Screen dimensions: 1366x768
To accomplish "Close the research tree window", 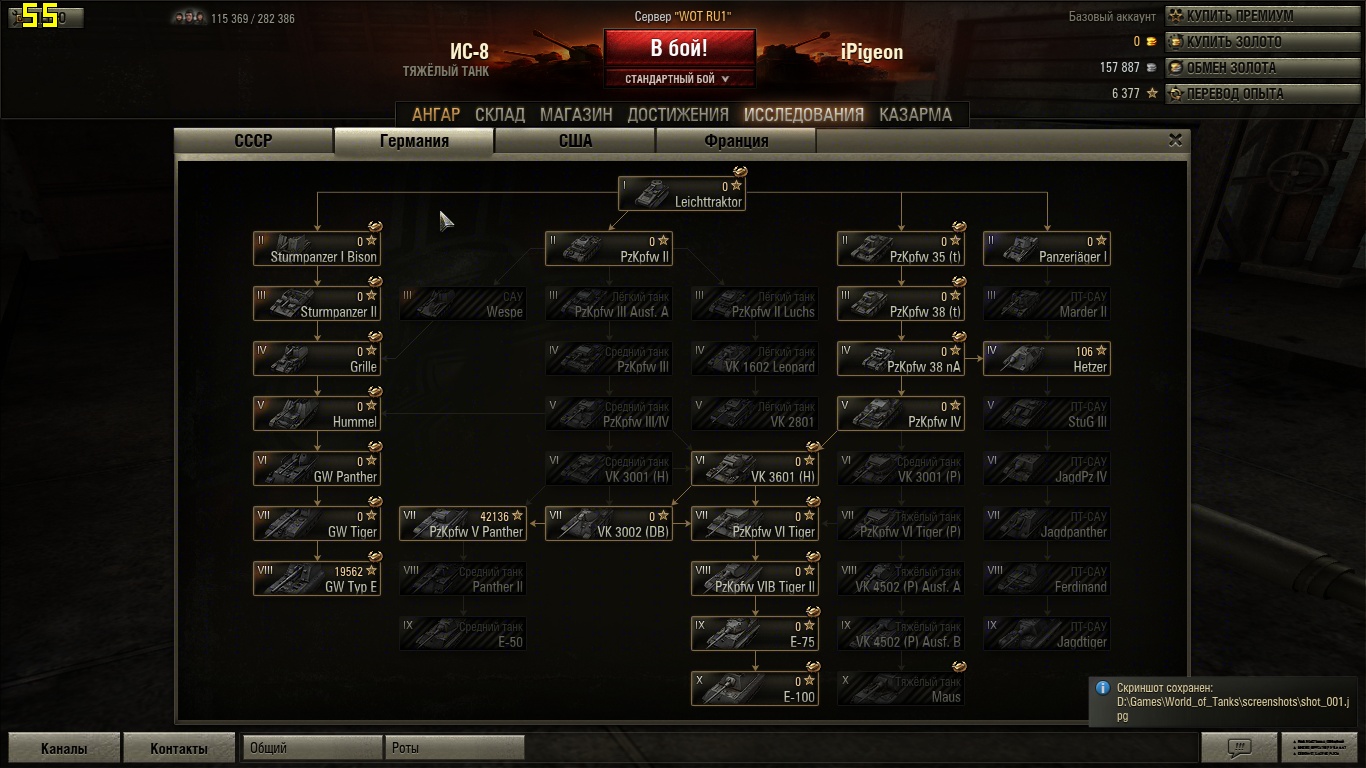I will pos(1176,141).
